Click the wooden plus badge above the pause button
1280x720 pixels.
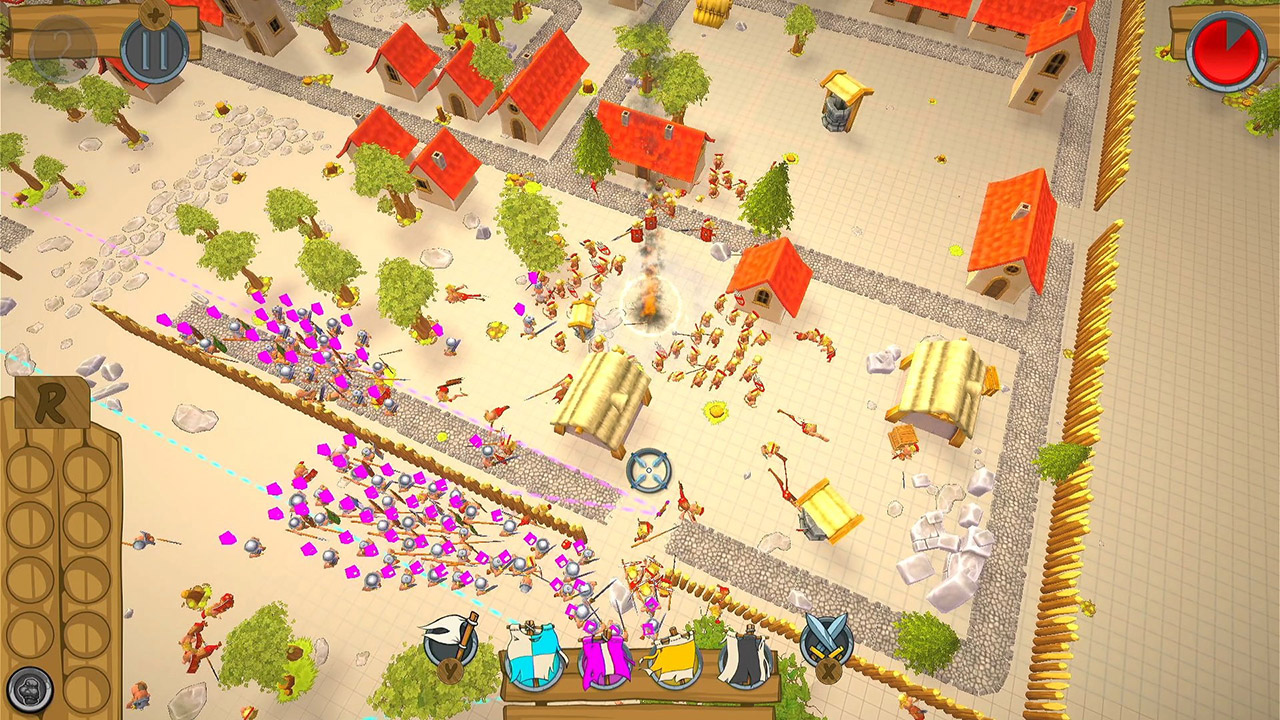coord(155,16)
